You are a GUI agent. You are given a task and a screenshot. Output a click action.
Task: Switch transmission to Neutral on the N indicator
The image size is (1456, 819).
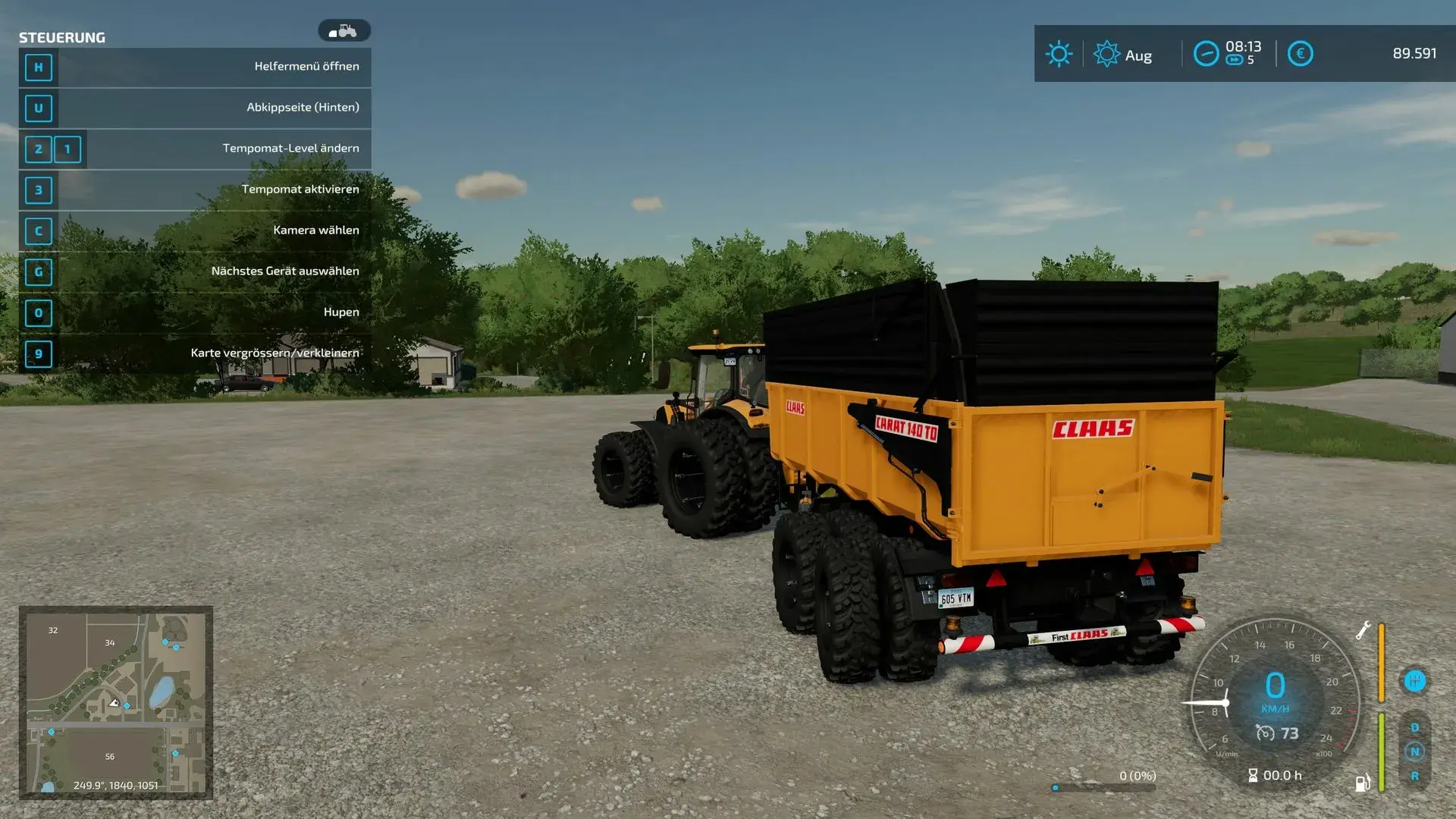(1415, 752)
